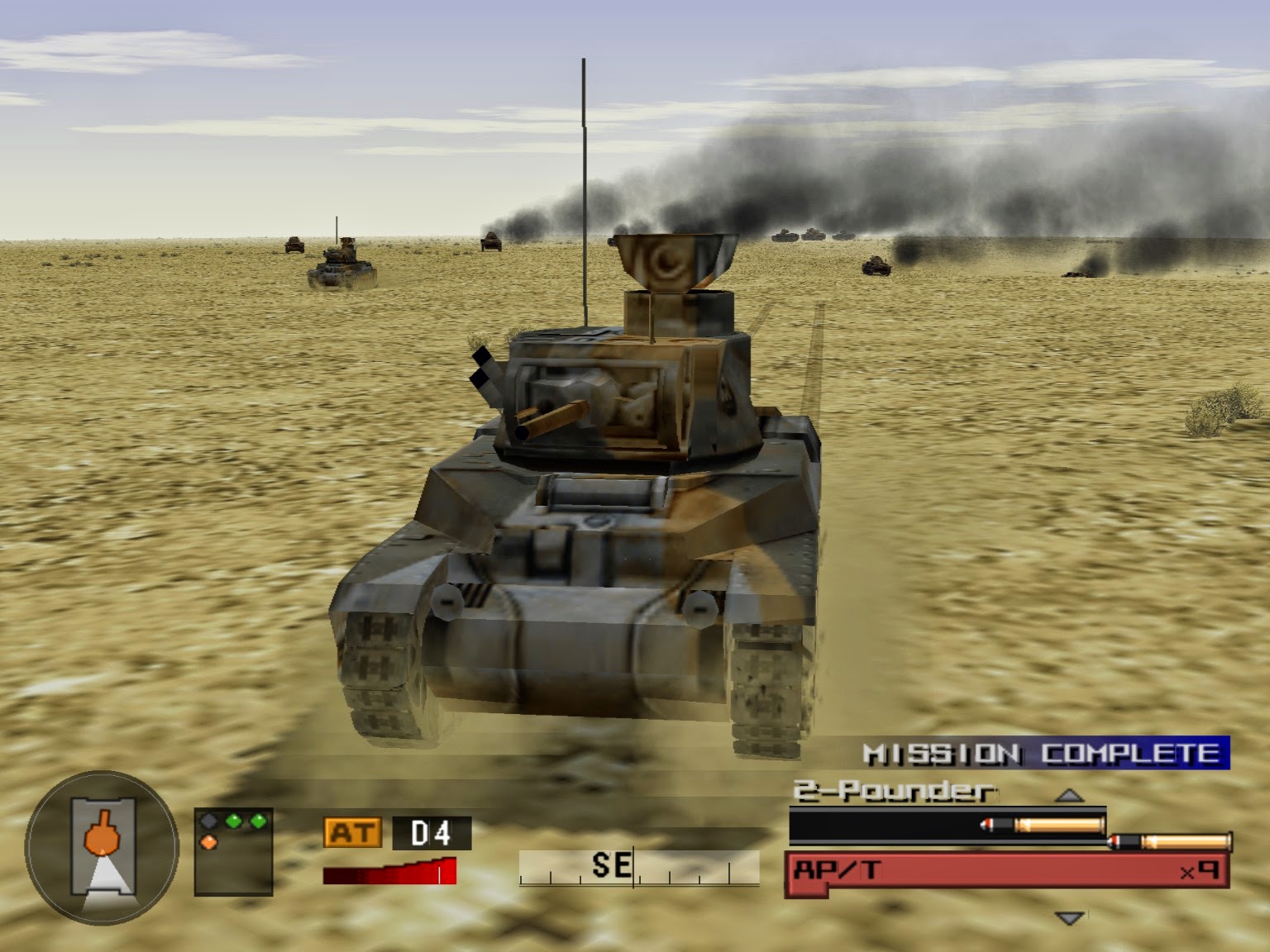
Task: Click the gray diamond platoon icon
Action: 208,820
